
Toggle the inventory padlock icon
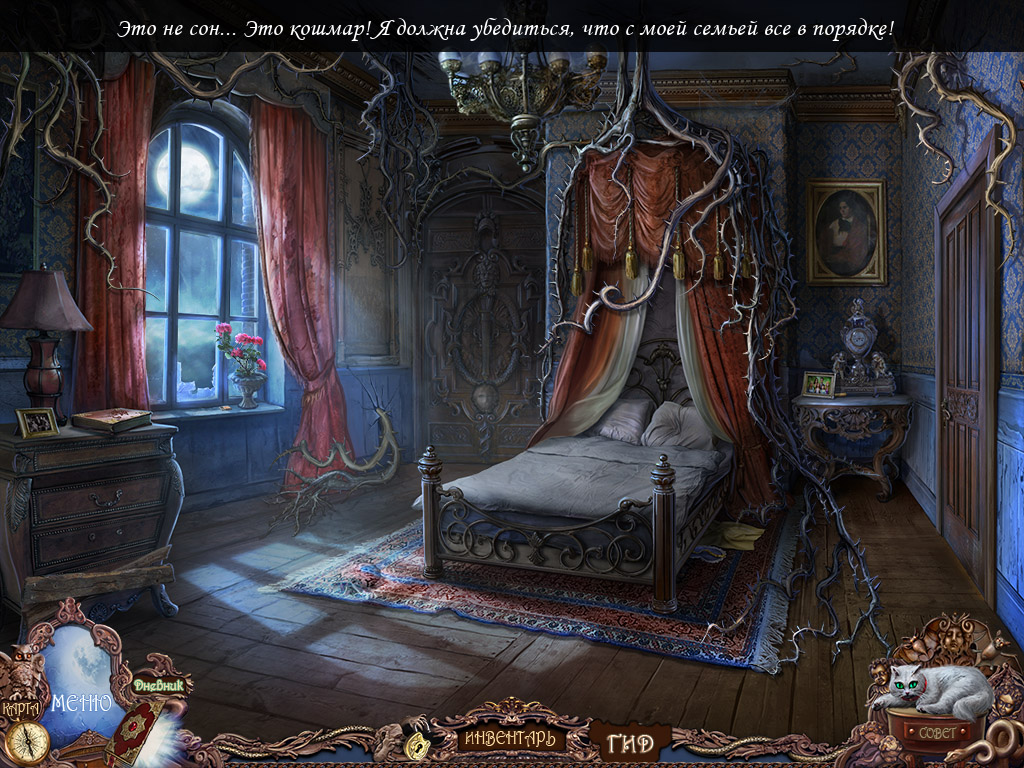[417, 742]
